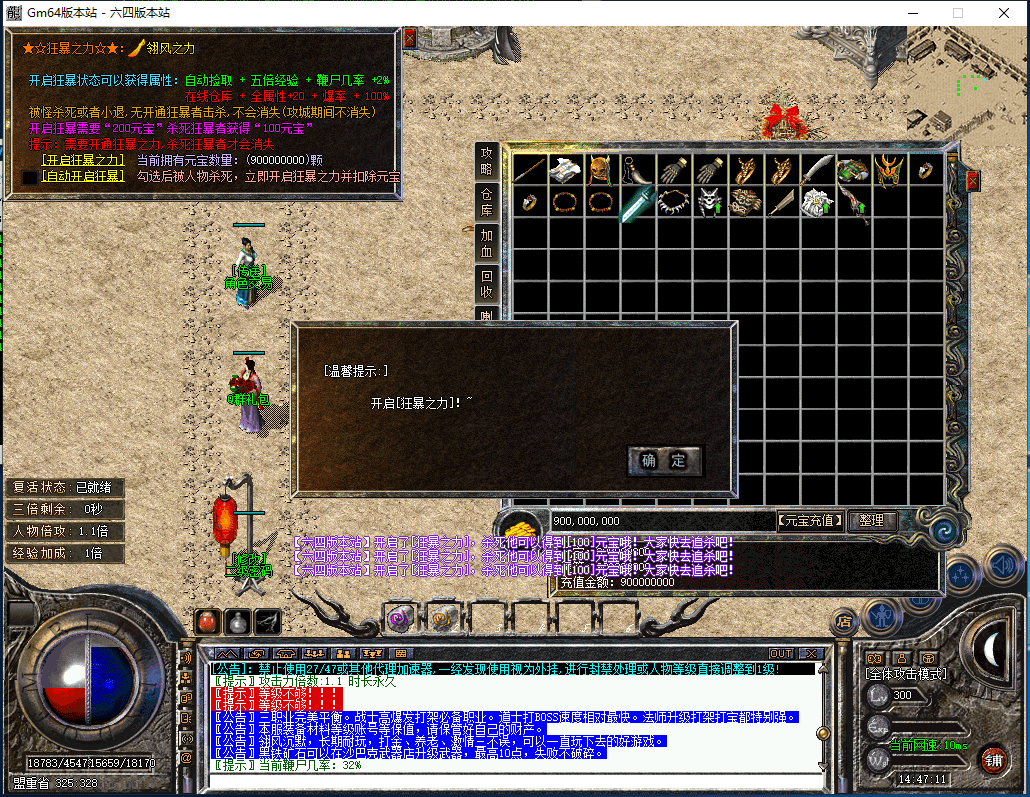Close the 狂暴之力 info panel

point(409,37)
